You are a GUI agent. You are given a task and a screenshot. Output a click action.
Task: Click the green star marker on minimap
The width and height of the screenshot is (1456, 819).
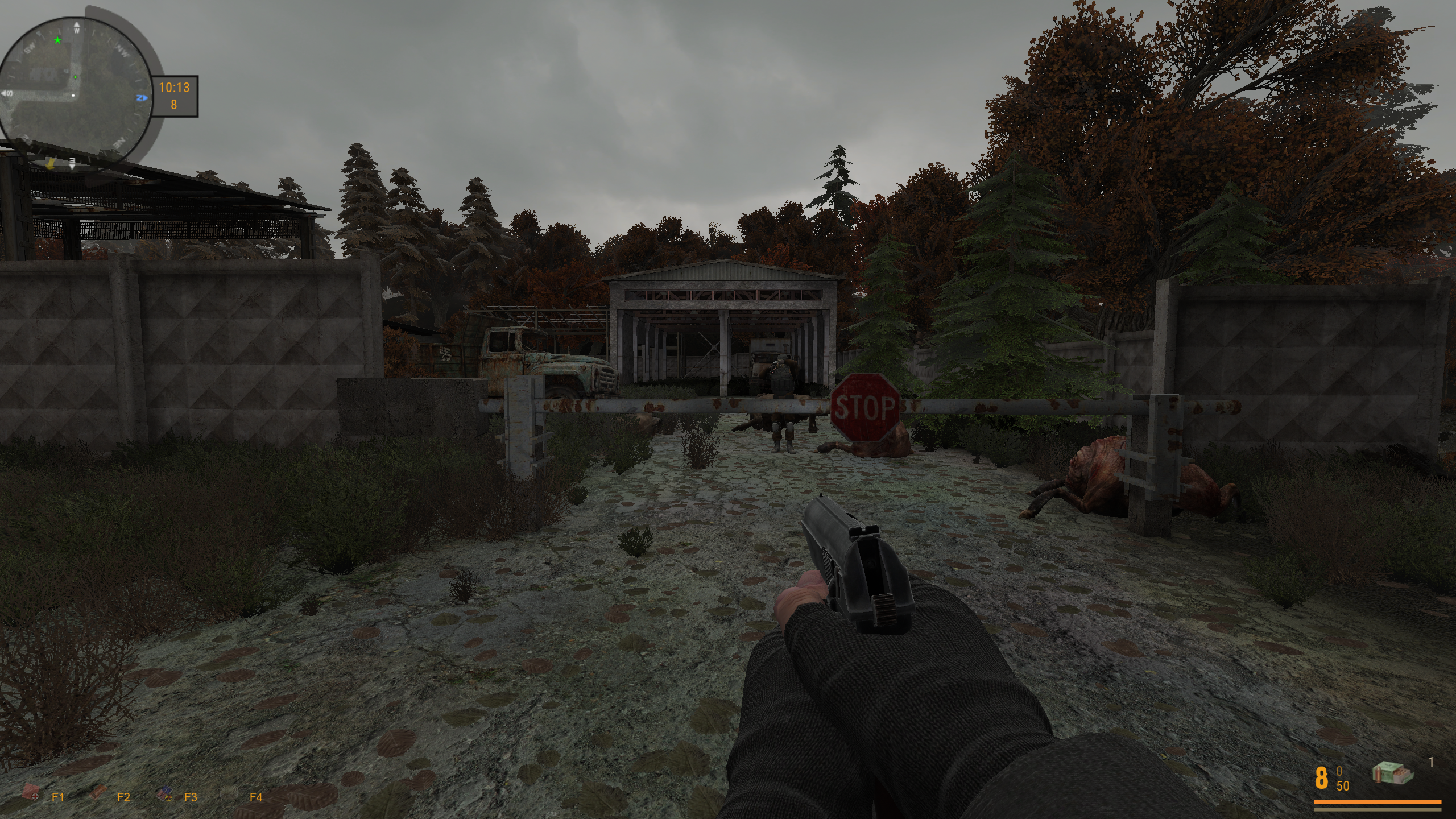[x=57, y=40]
